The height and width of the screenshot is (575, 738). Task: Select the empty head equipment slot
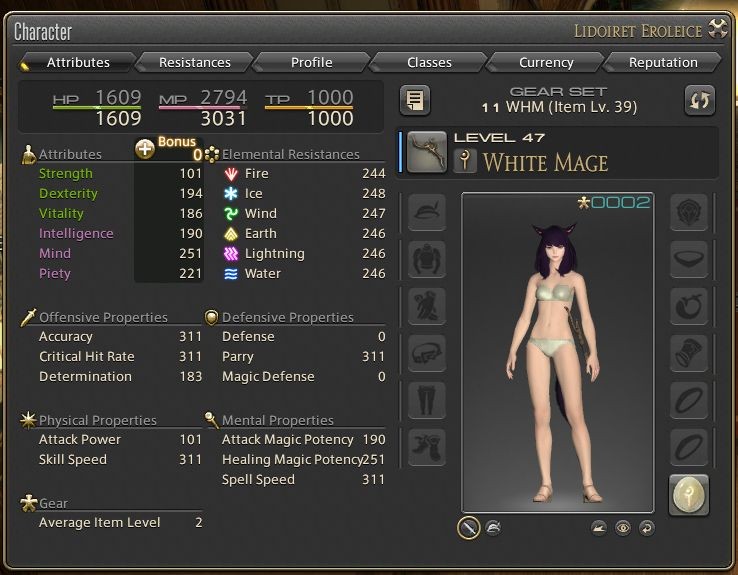coord(427,212)
